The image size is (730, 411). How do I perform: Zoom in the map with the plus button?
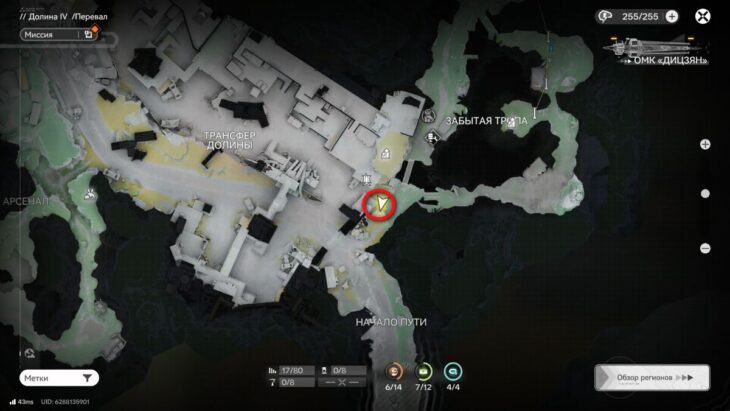pos(705,144)
